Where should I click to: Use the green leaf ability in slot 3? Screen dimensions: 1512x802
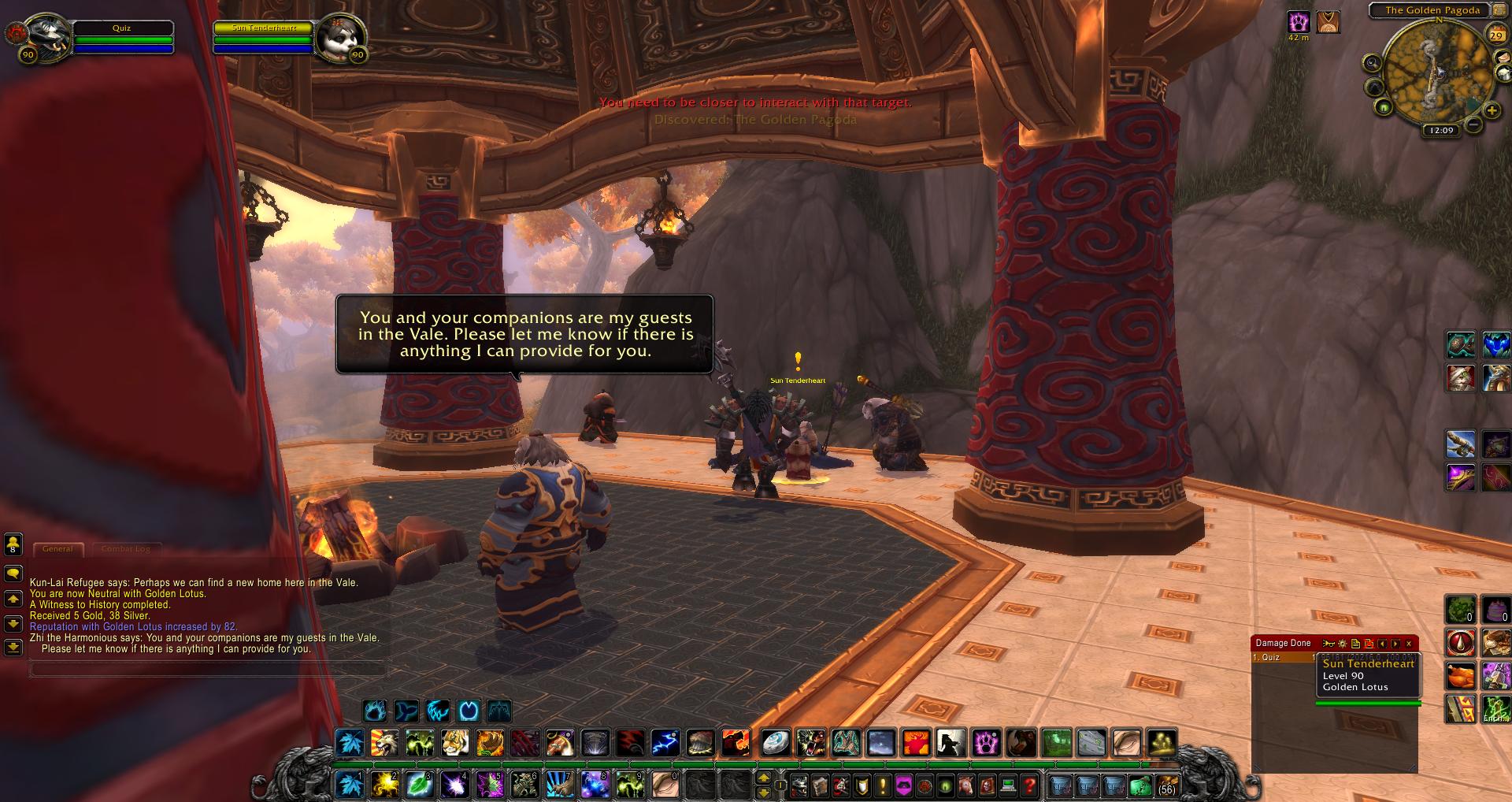pyautogui.click(x=419, y=785)
